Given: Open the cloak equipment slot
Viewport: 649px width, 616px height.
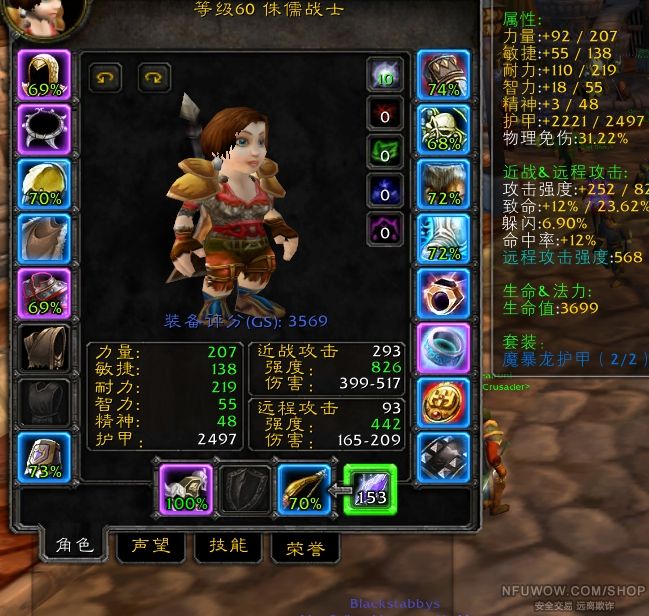Looking at the screenshot, I should coord(44,239).
